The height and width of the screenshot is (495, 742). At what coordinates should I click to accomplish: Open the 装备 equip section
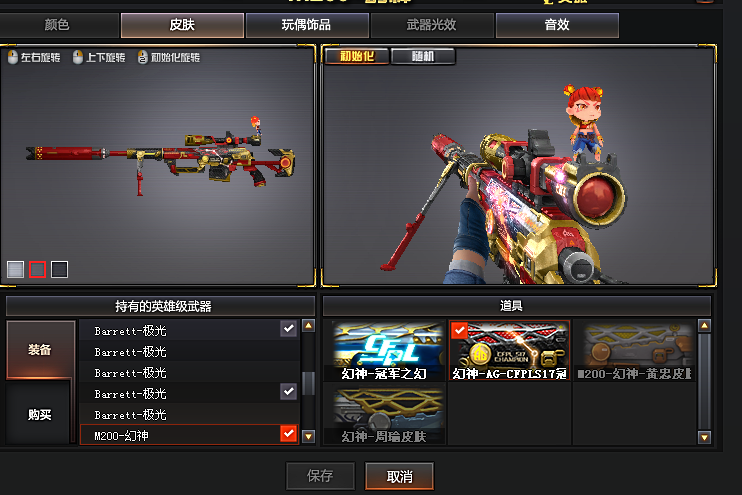(x=40, y=350)
